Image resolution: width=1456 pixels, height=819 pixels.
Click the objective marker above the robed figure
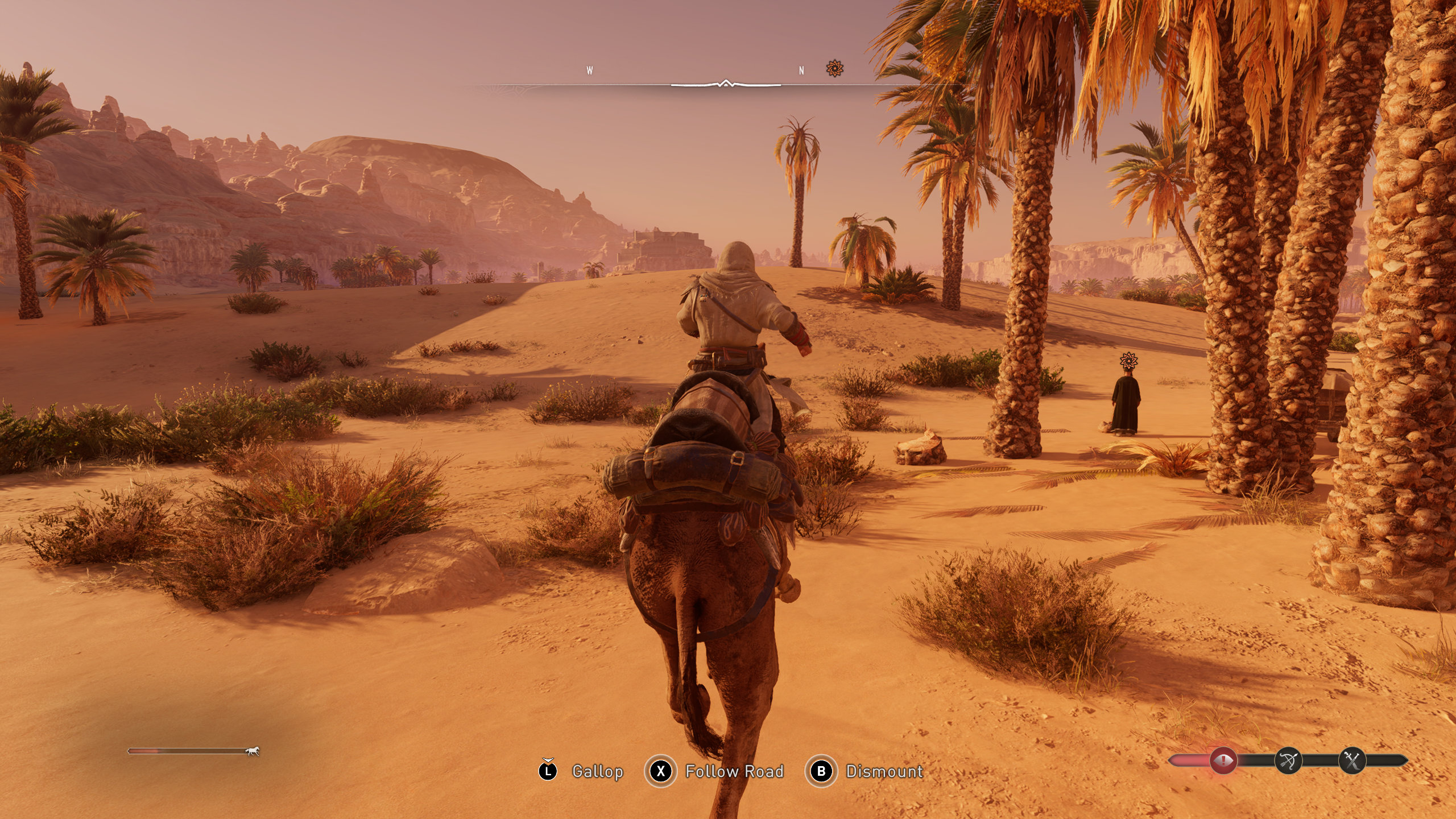pyautogui.click(x=1128, y=361)
